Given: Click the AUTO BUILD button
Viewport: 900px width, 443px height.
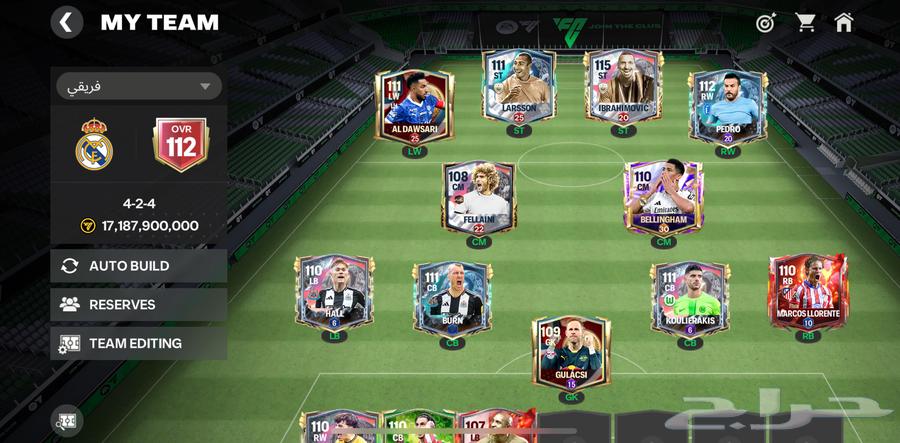Looking at the screenshot, I should tap(138, 266).
